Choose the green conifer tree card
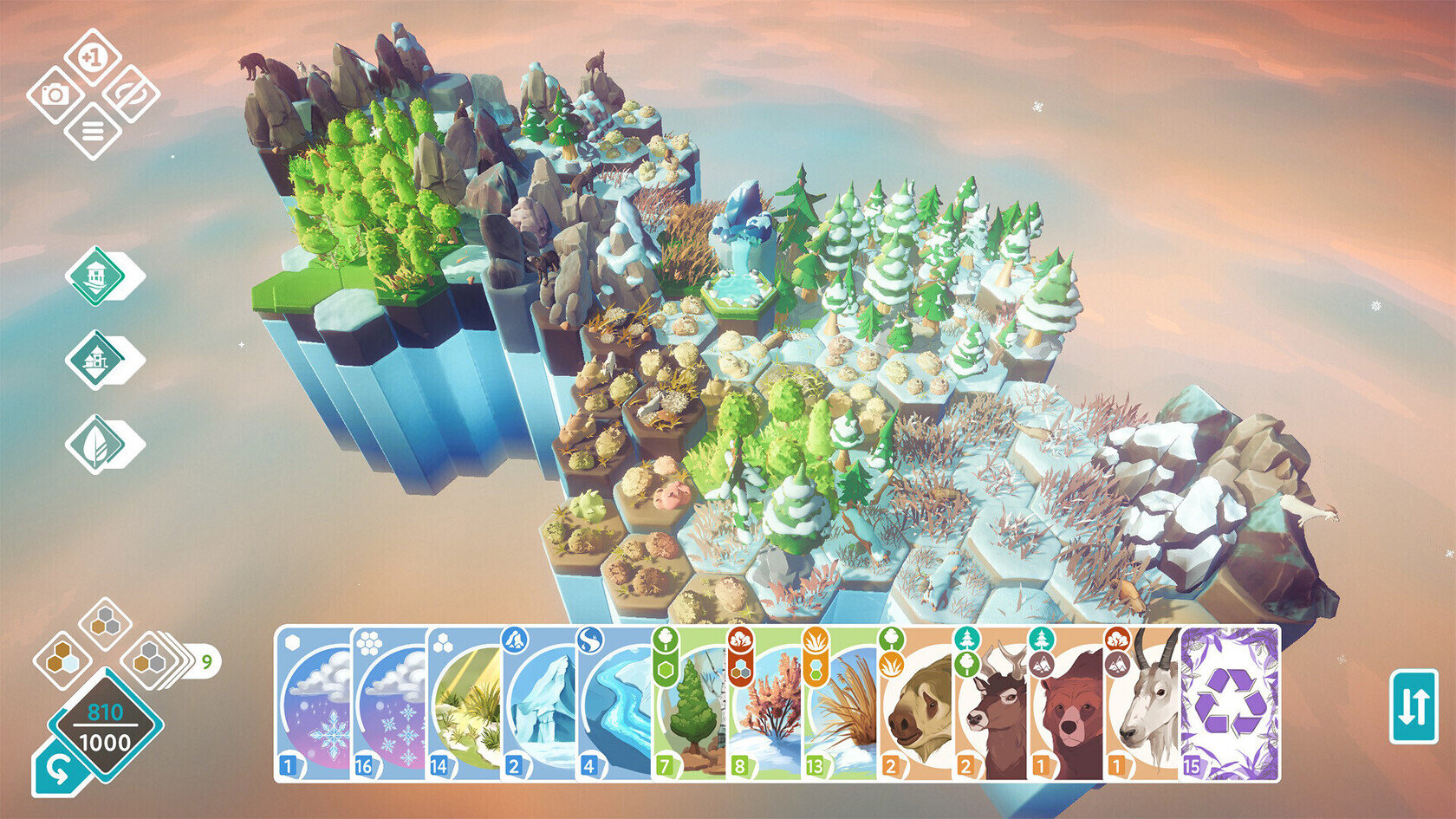The width and height of the screenshot is (1456, 819). 689,704
